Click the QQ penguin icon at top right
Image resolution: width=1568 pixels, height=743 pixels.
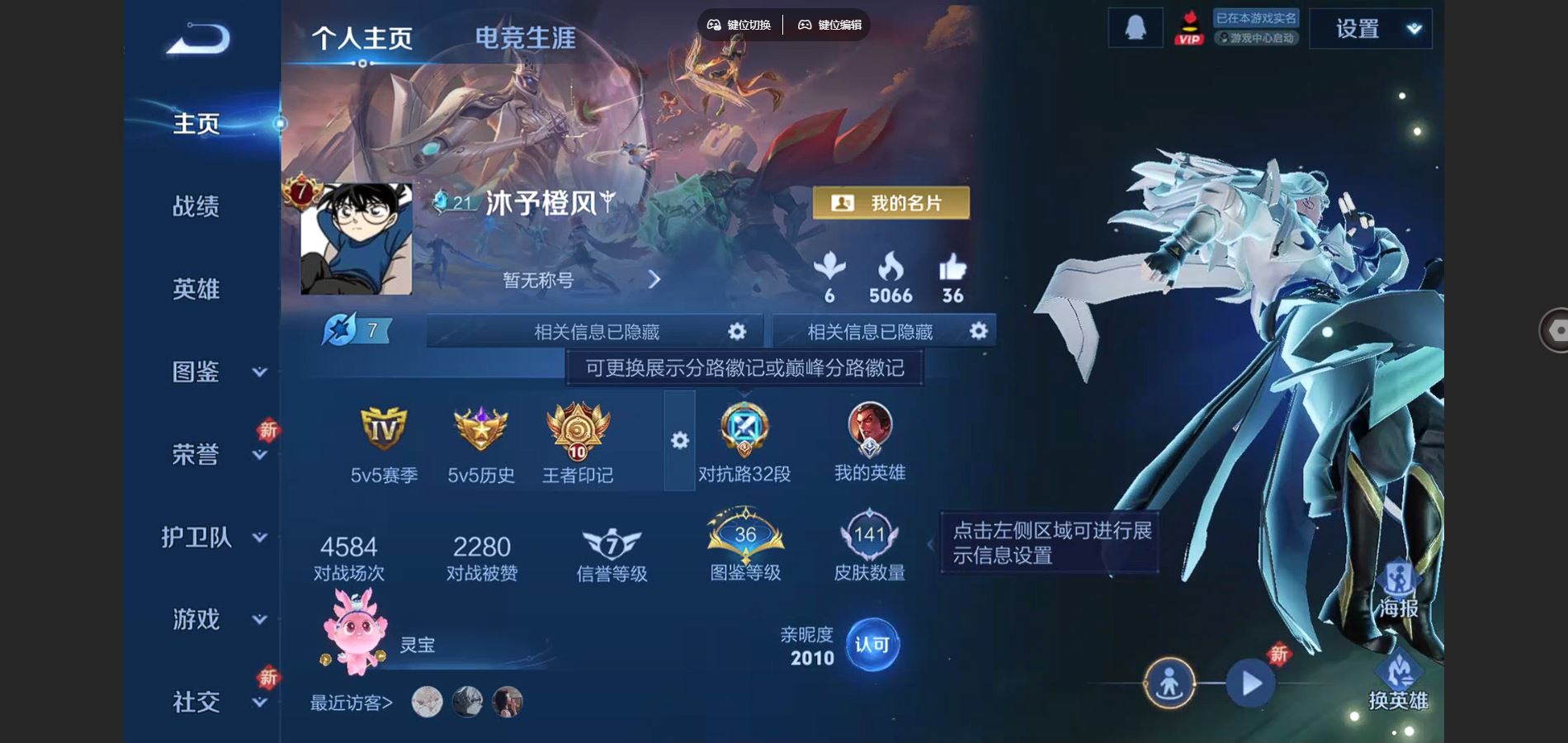coord(1135,26)
